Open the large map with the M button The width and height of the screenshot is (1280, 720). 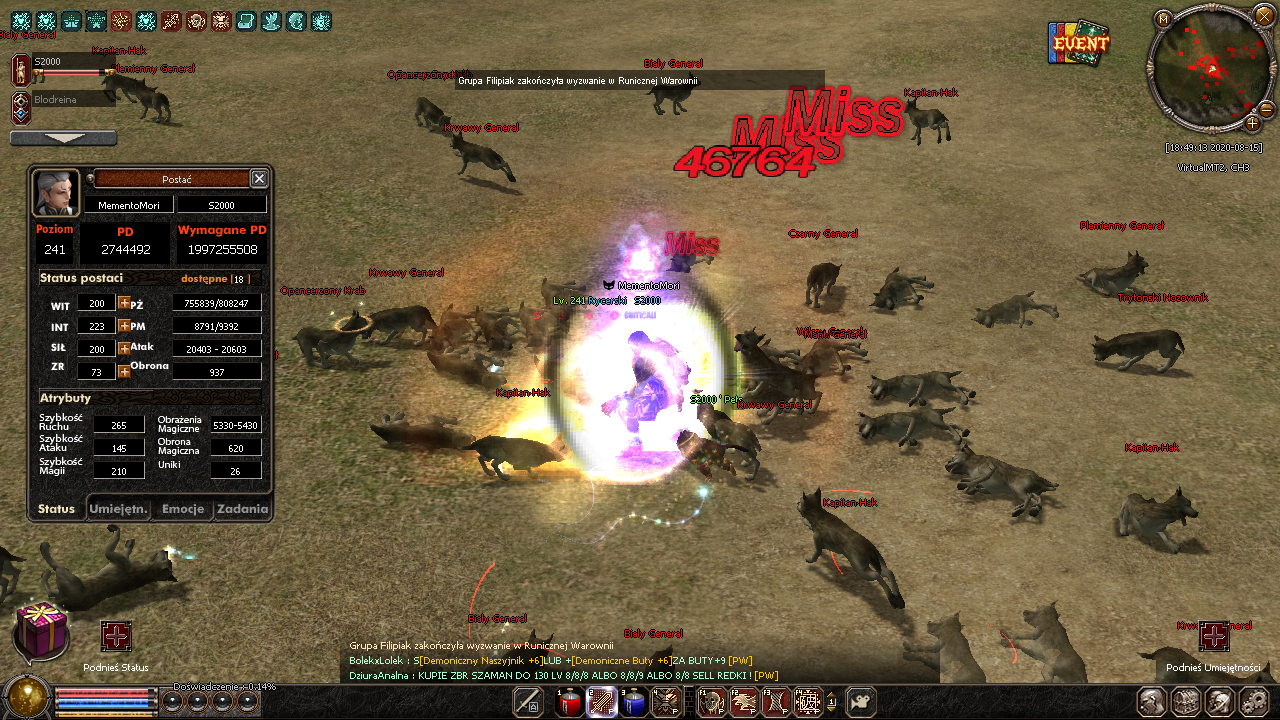pos(1163,19)
